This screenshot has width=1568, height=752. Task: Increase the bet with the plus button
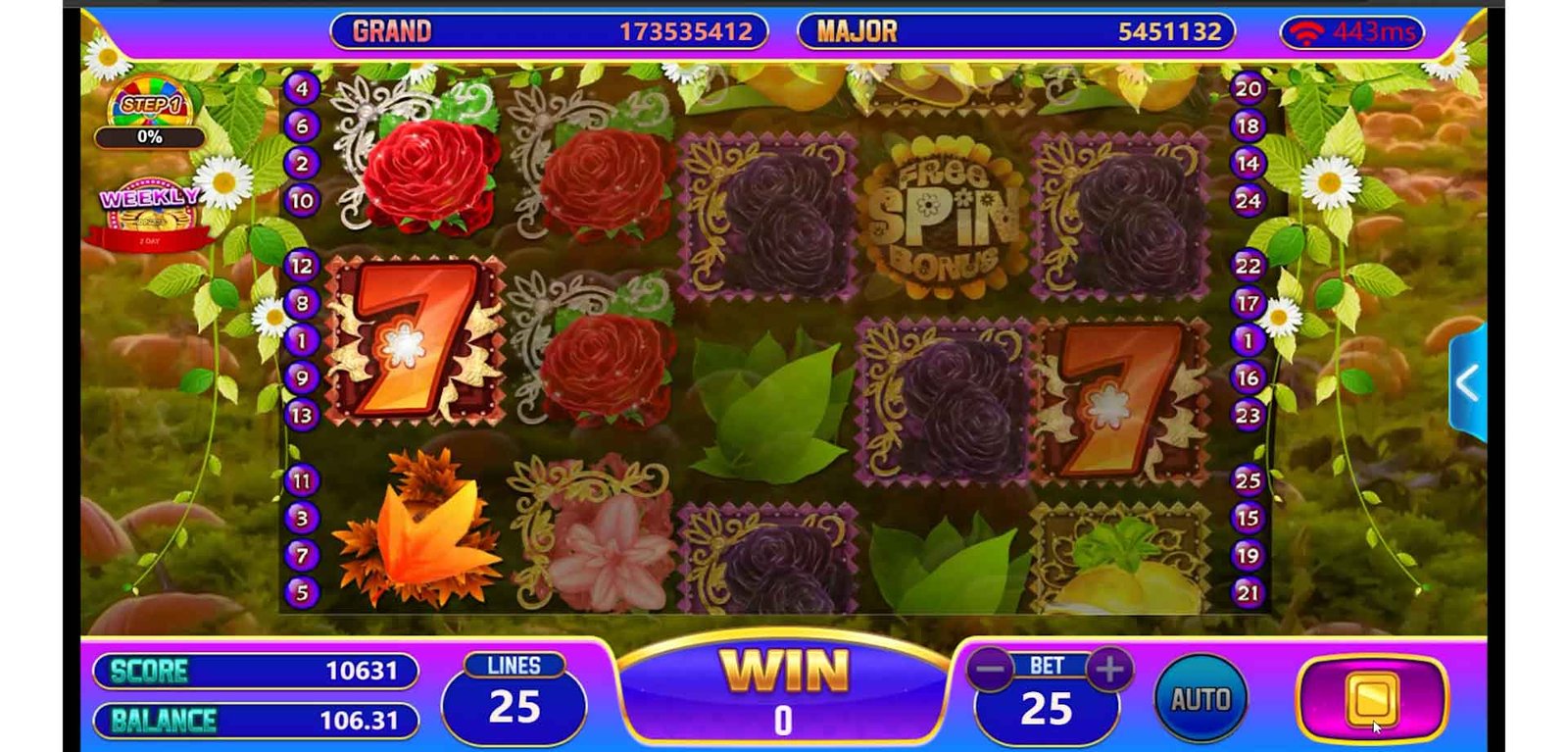[x=1109, y=670]
